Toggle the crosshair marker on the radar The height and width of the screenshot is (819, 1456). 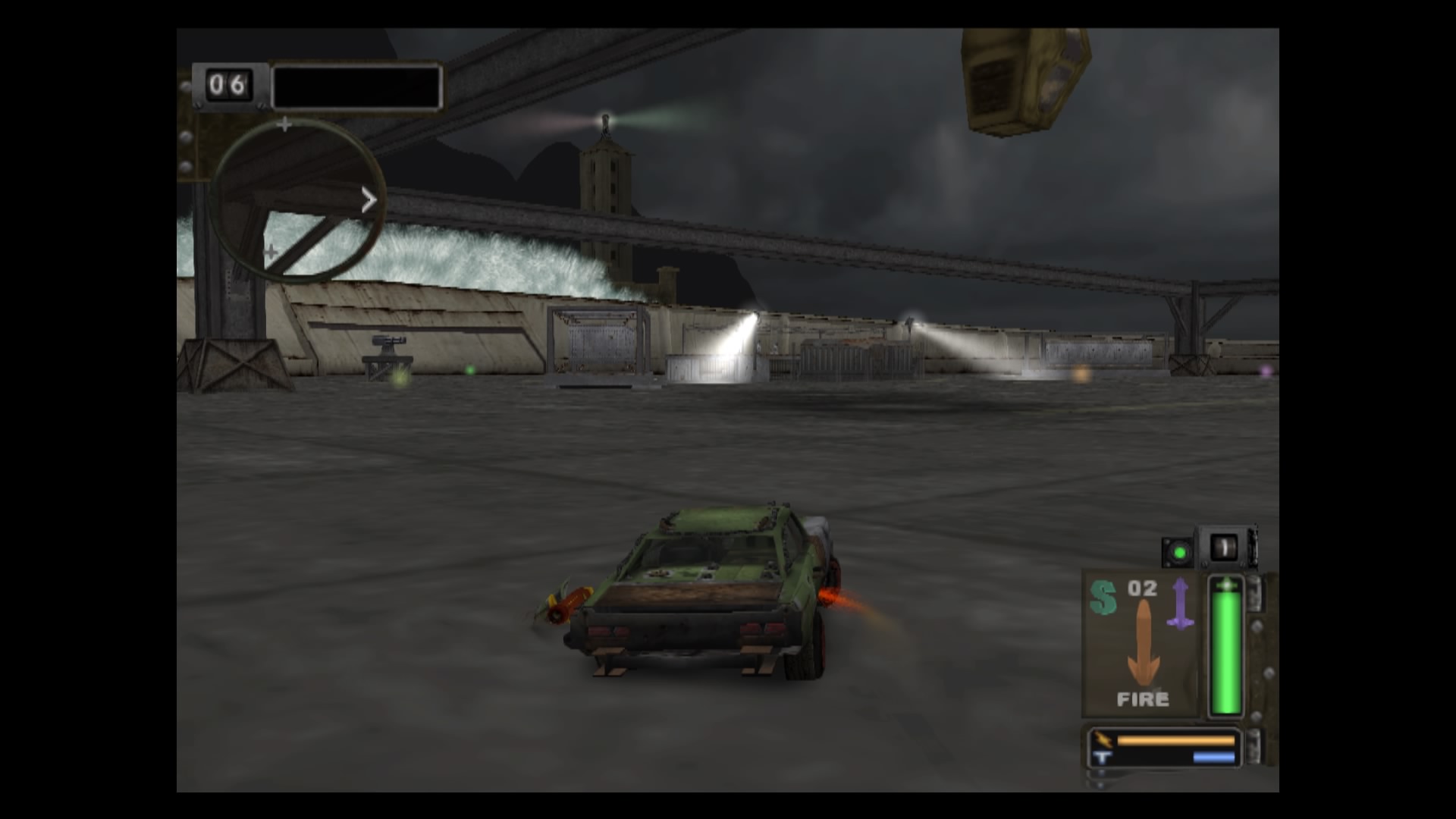(285, 124)
